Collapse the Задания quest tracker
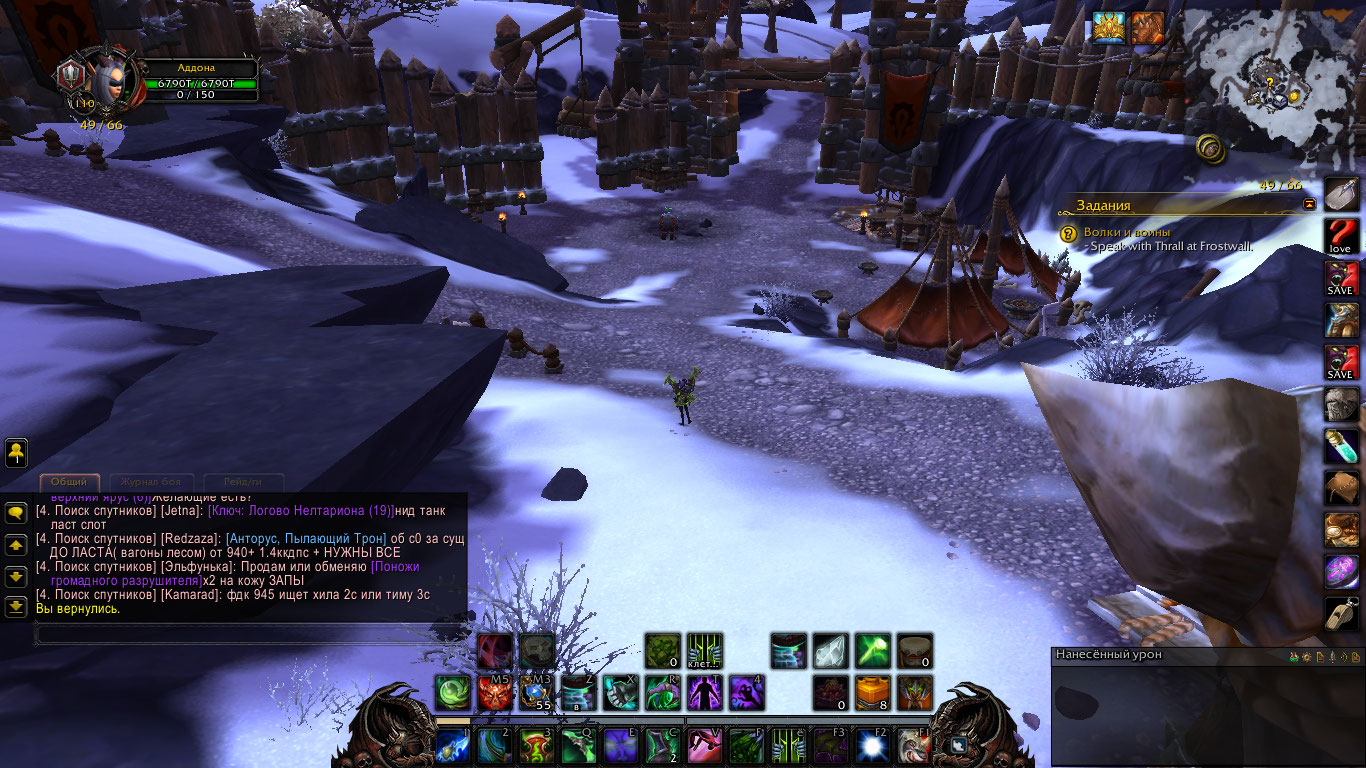Viewport: 1366px width, 768px height. click(1309, 204)
